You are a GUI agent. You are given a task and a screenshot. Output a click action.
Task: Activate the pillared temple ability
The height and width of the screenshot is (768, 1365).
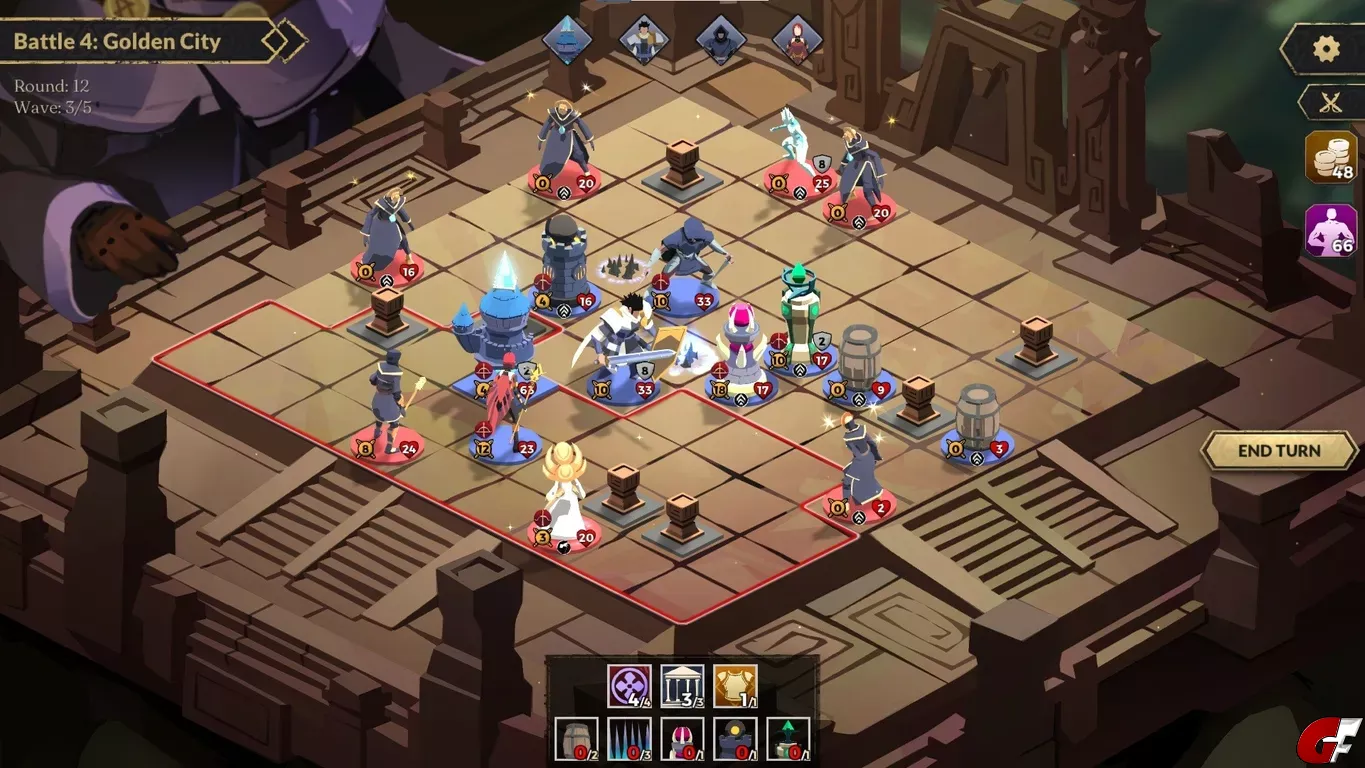click(682, 687)
